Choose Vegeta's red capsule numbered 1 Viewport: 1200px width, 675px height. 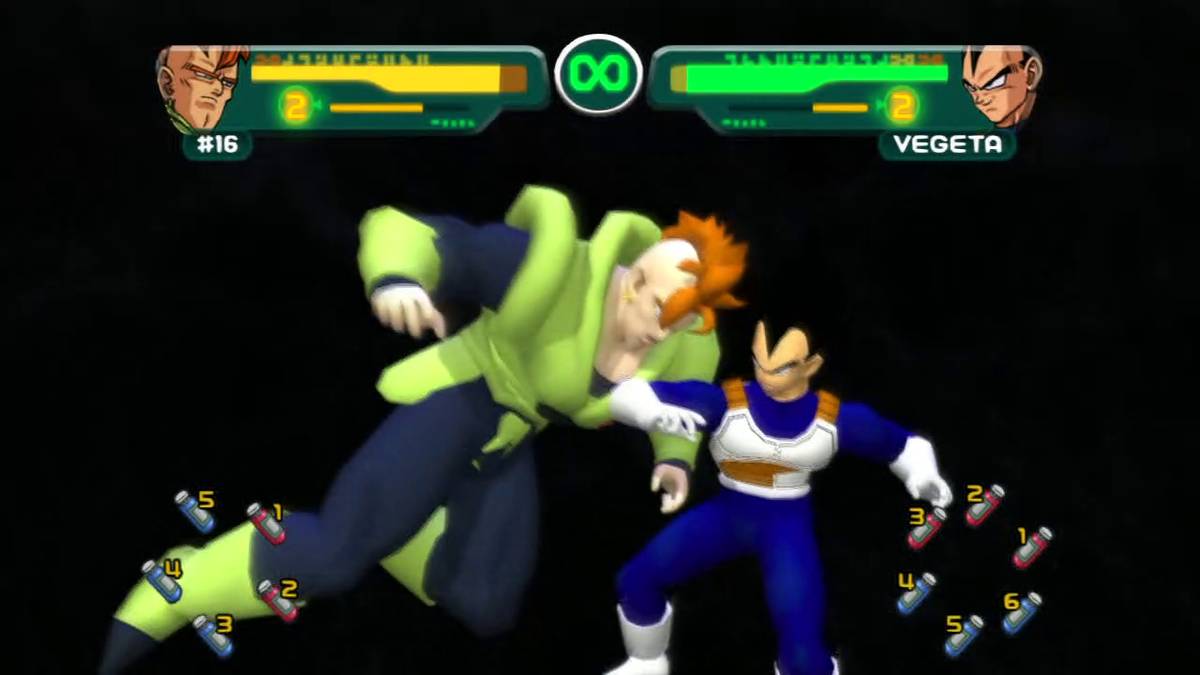coord(1031,547)
